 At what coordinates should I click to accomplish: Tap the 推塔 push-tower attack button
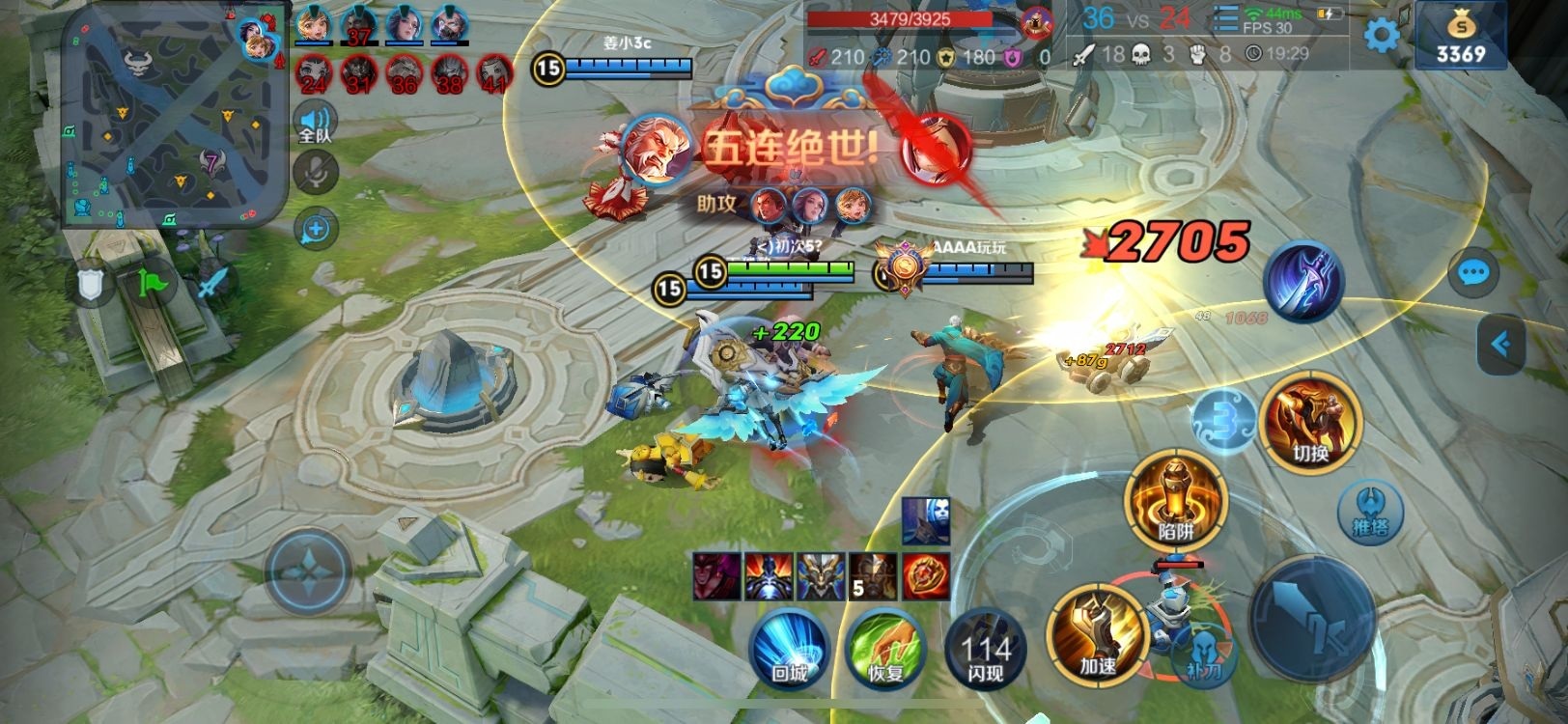[1369, 510]
